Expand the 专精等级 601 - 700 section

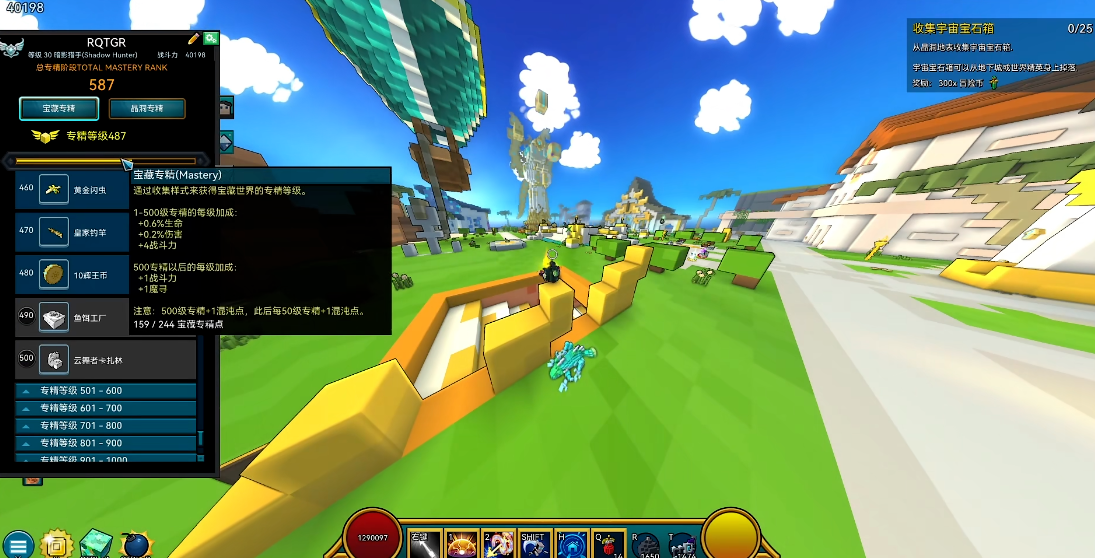tap(105, 408)
